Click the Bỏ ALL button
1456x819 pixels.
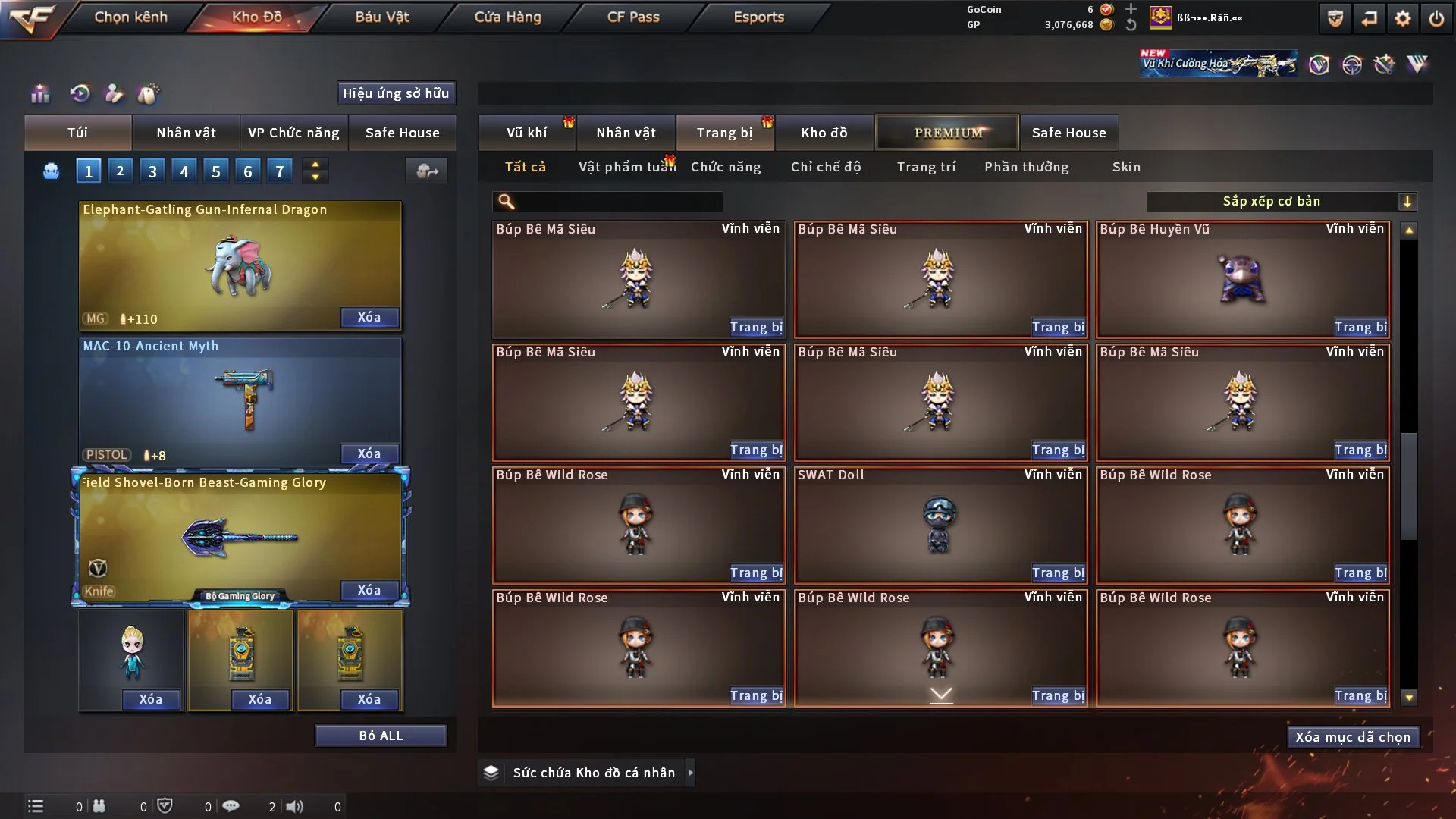(381, 736)
